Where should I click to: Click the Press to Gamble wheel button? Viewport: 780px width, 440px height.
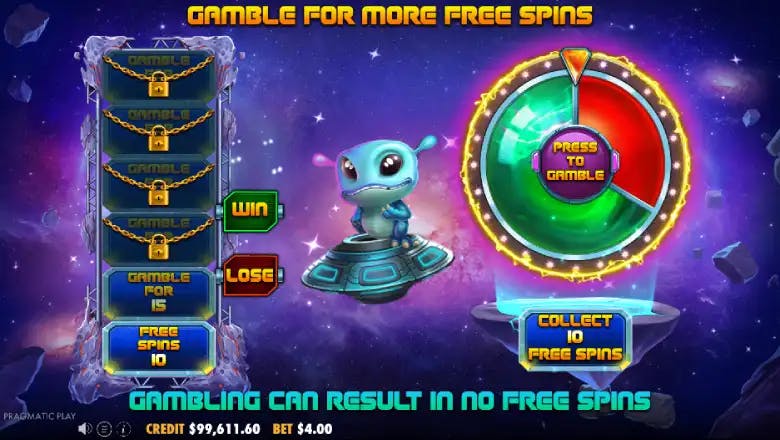tap(573, 162)
